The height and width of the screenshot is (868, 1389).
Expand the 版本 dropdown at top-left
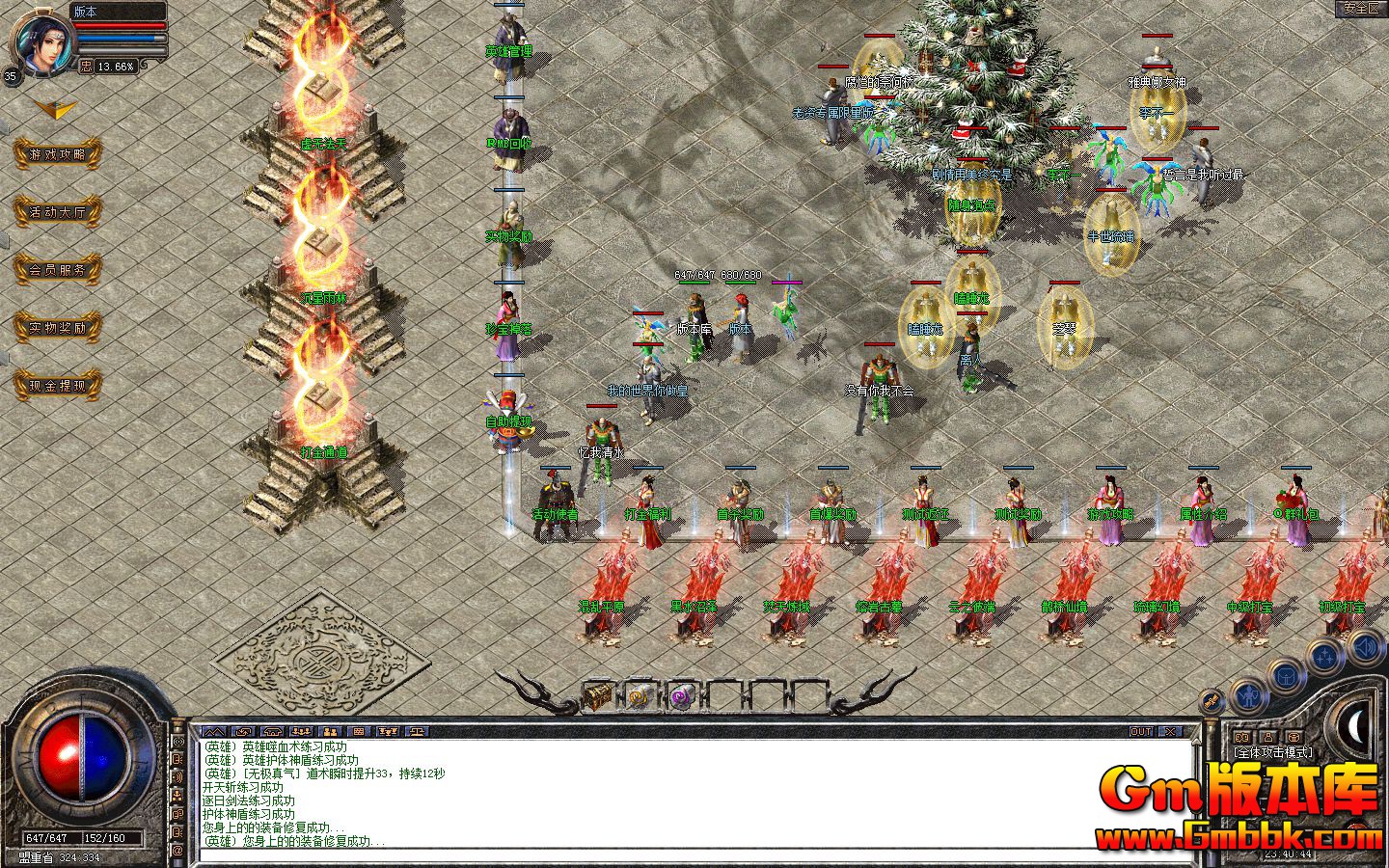coord(86,12)
